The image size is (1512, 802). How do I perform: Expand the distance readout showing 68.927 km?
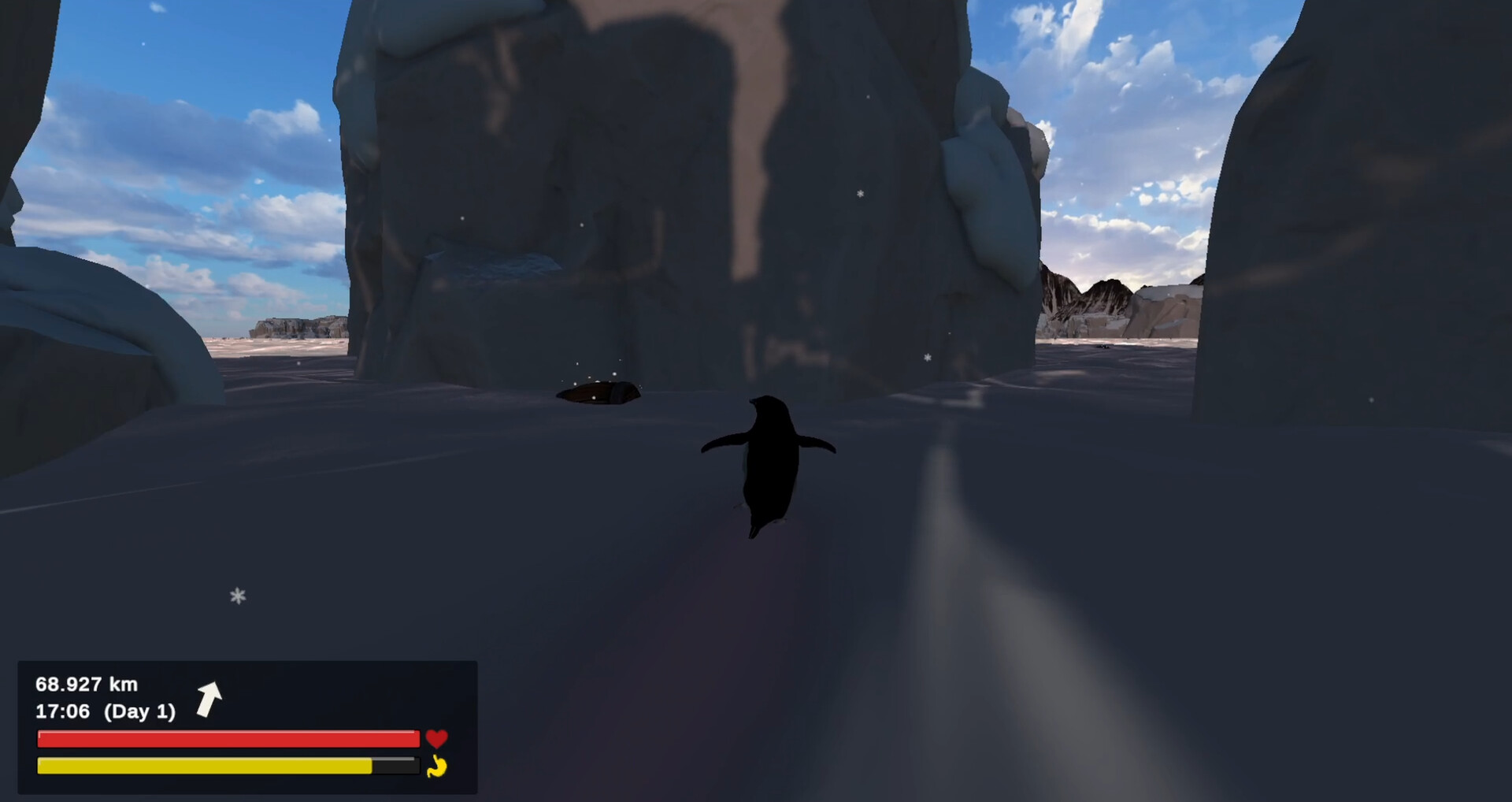pyautogui.click(x=87, y=685)
